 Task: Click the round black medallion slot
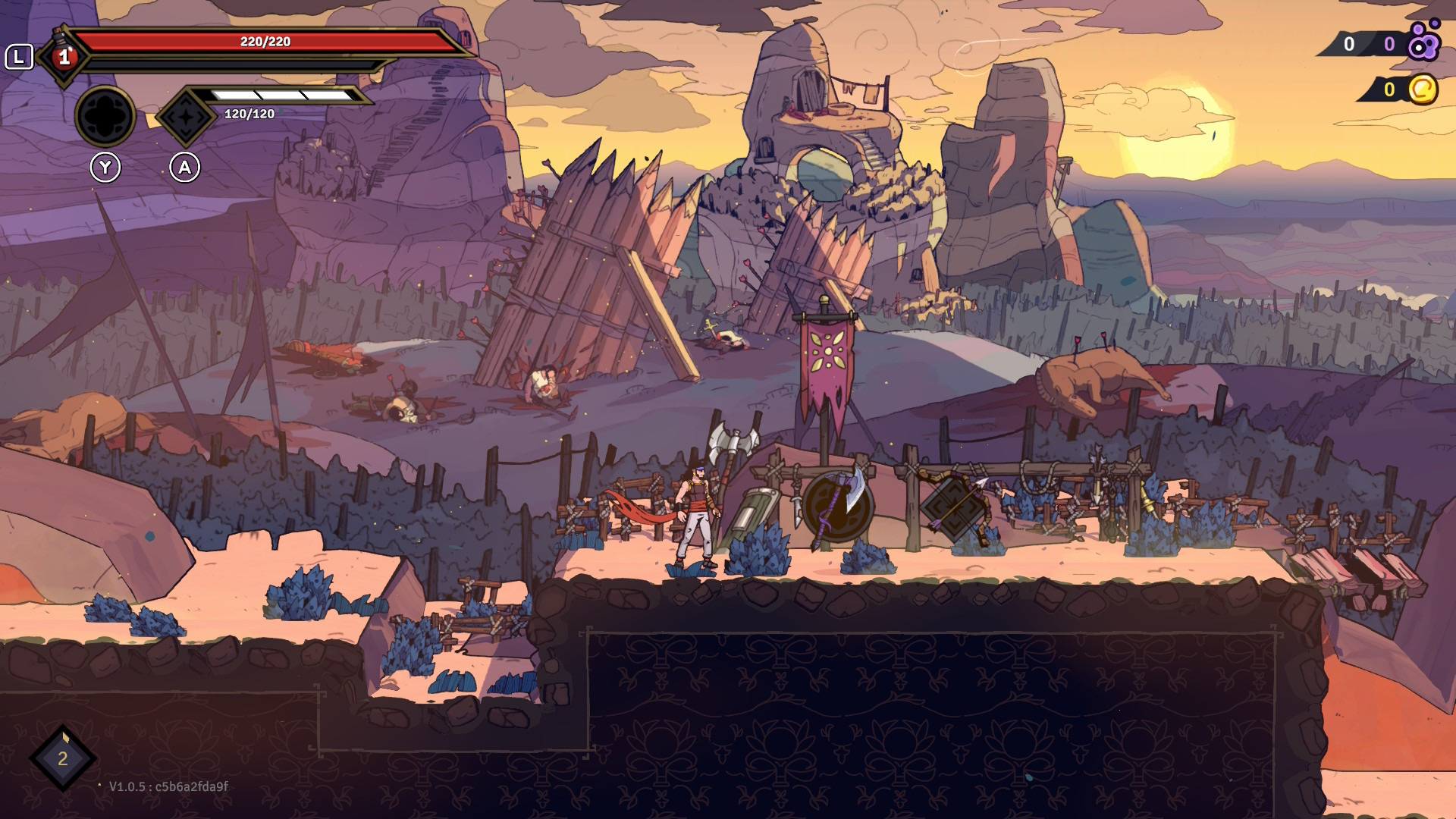click(105, 117)
